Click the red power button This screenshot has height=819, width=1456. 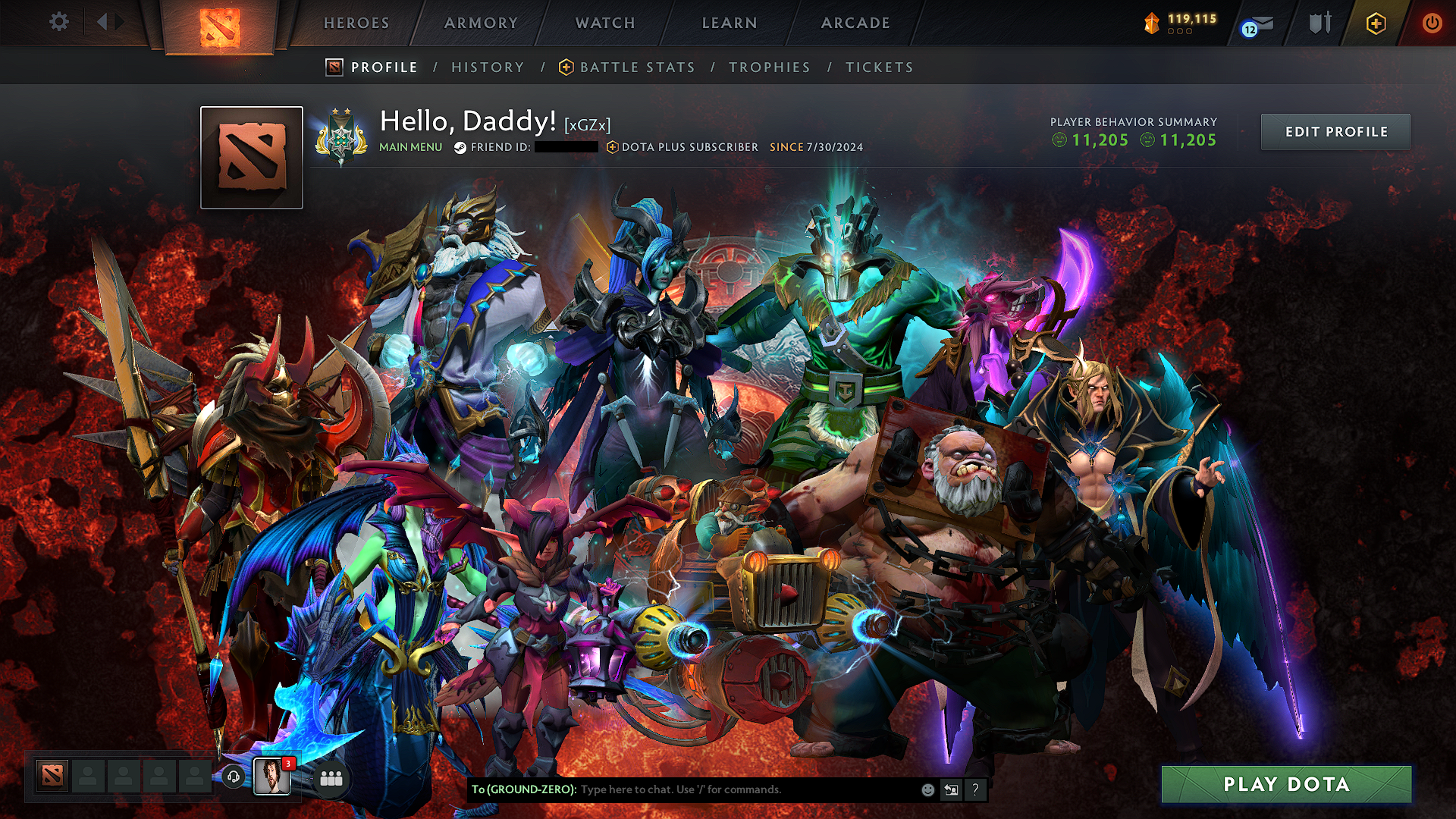[1433, 23]
